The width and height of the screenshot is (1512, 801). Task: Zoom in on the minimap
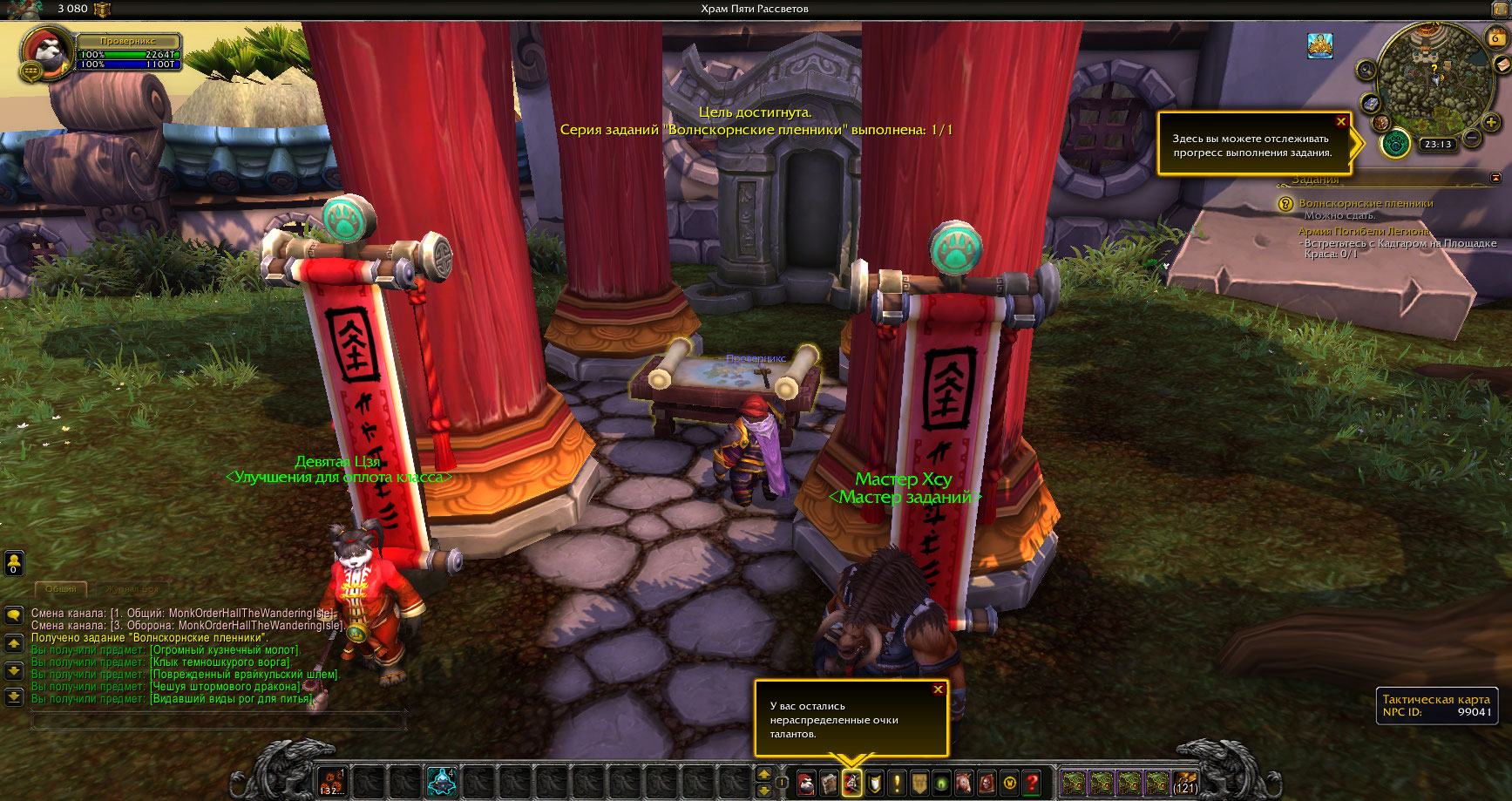(x=1491, y=122)
